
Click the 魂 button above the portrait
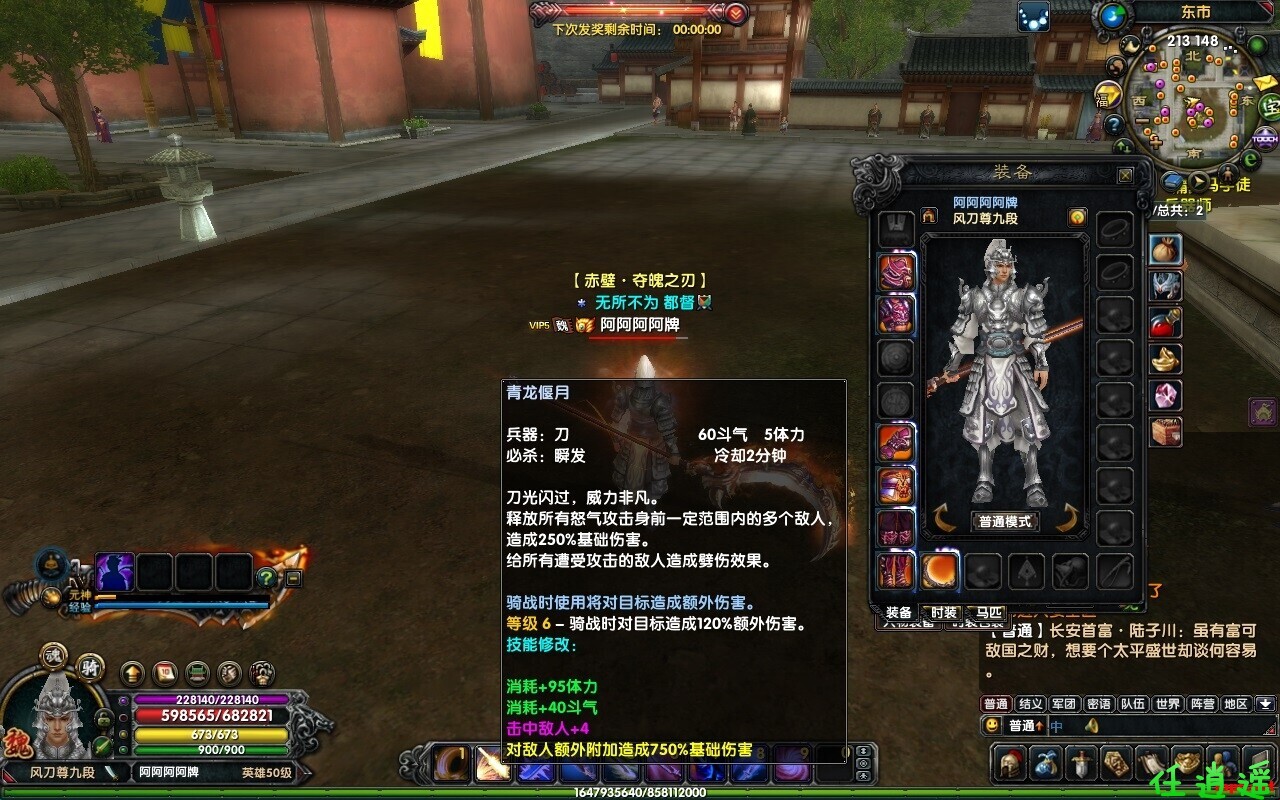click(54, 656)
